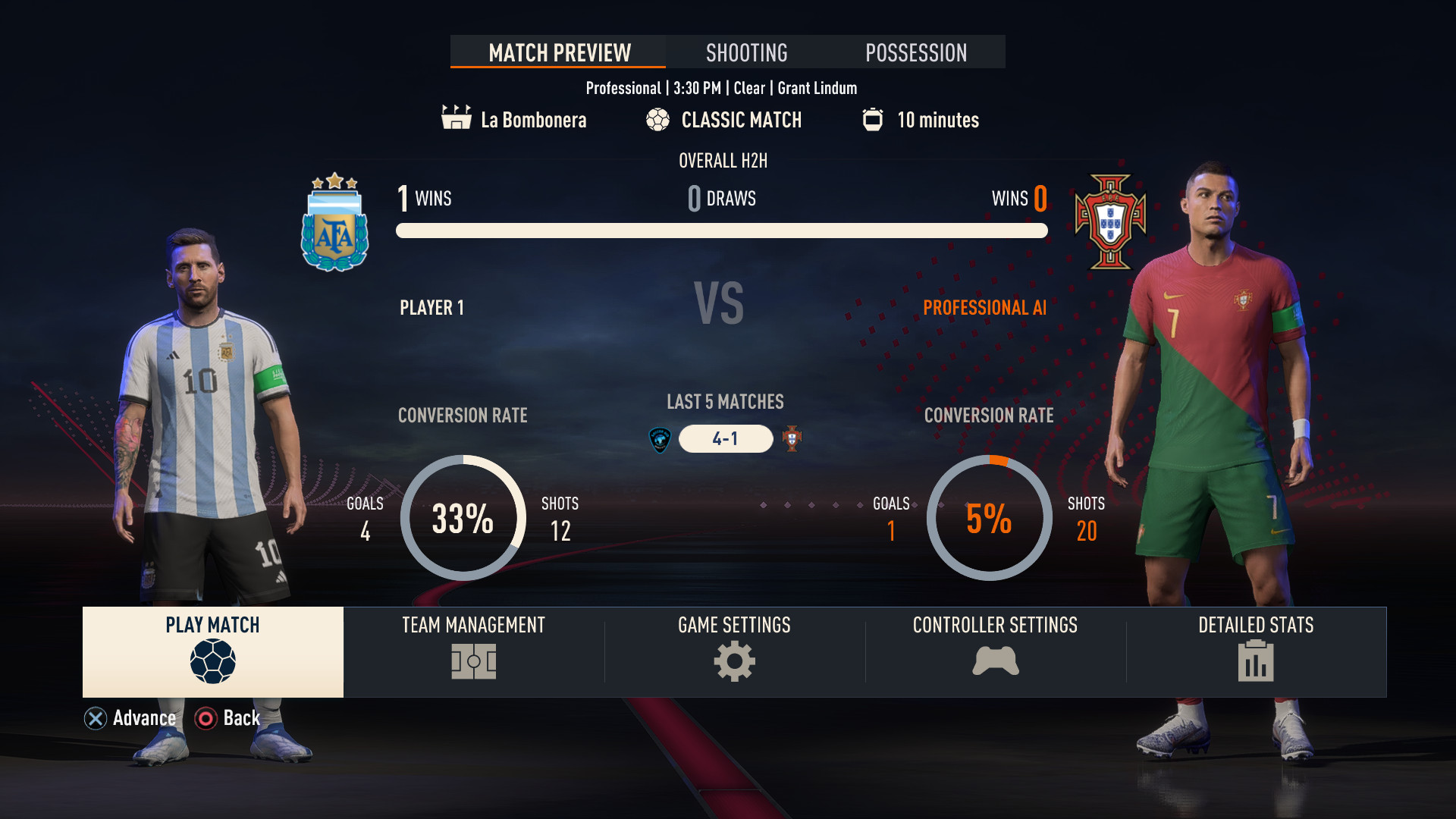1456x819 pixels.
Task: Select the Play Match tile
Action: (x=213, y=651)
